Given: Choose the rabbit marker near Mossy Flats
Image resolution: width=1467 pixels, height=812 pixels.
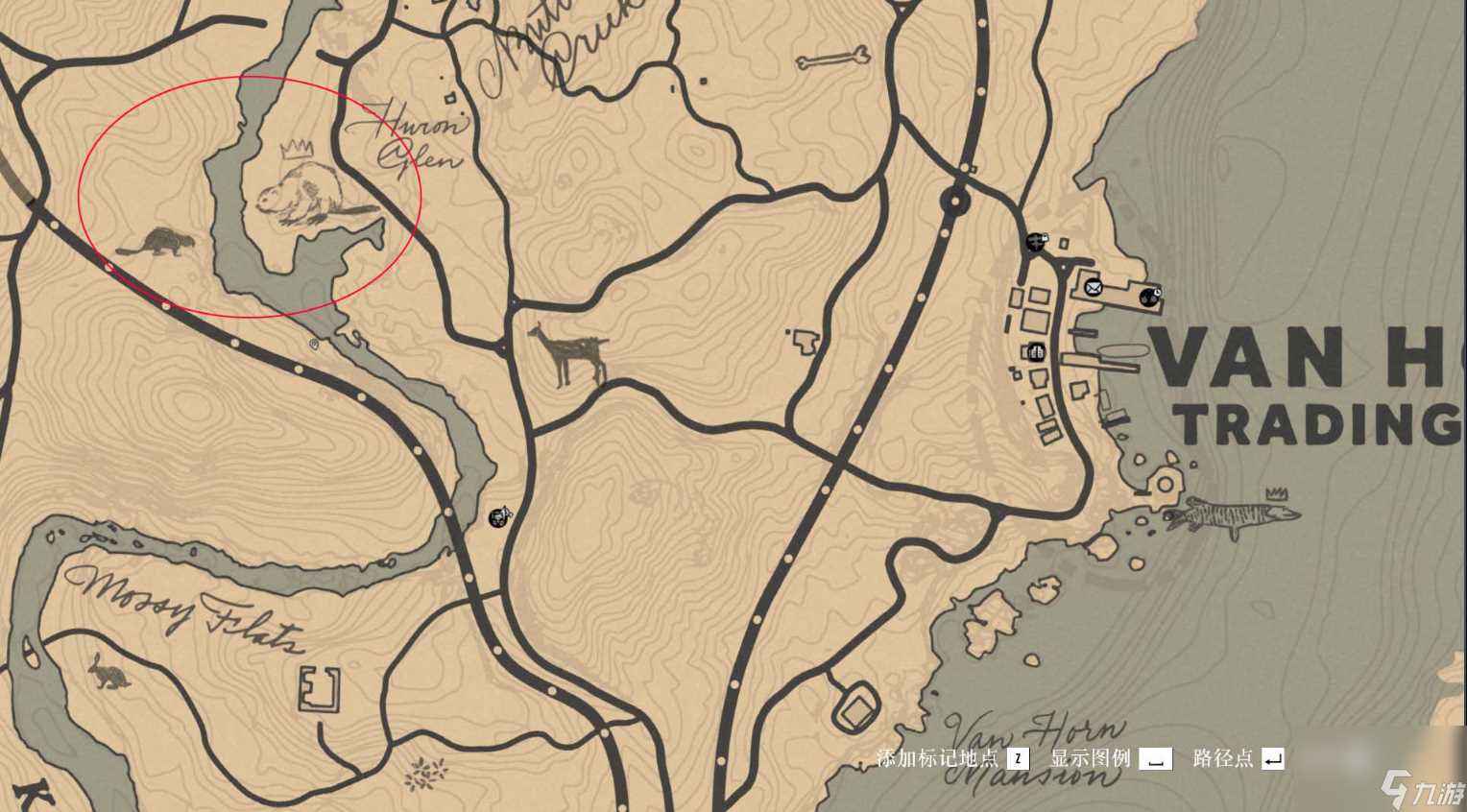Looking at the screenshot, I should tap(110, 672).
